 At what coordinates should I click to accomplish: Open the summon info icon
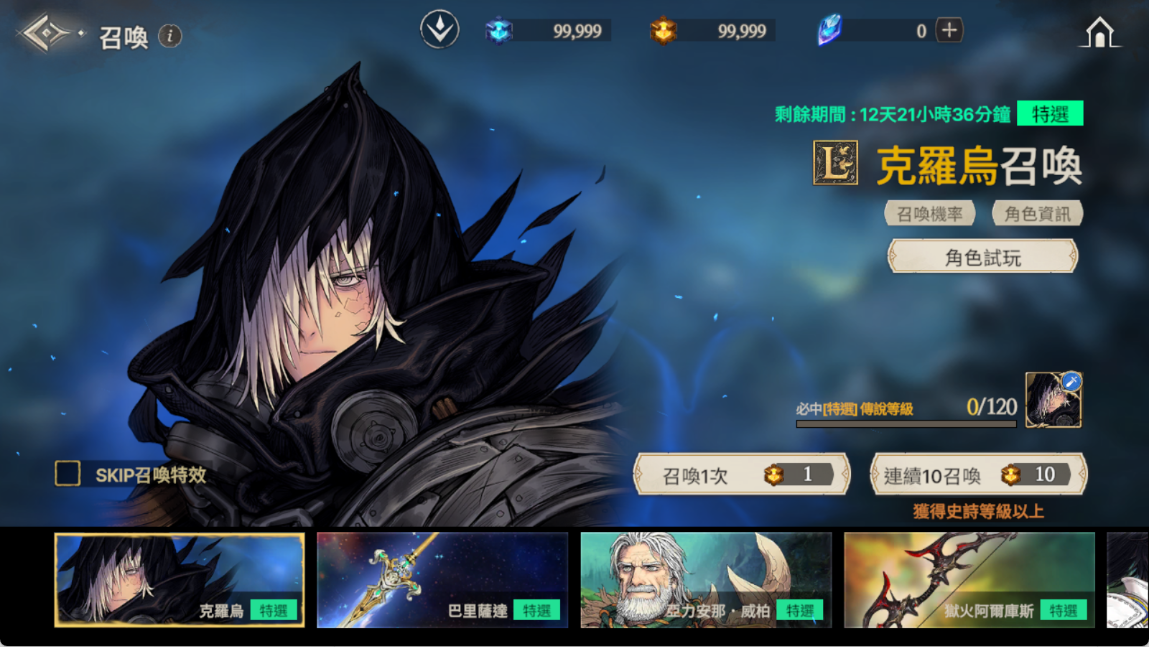pyautogui.click(x=170, y=37)
